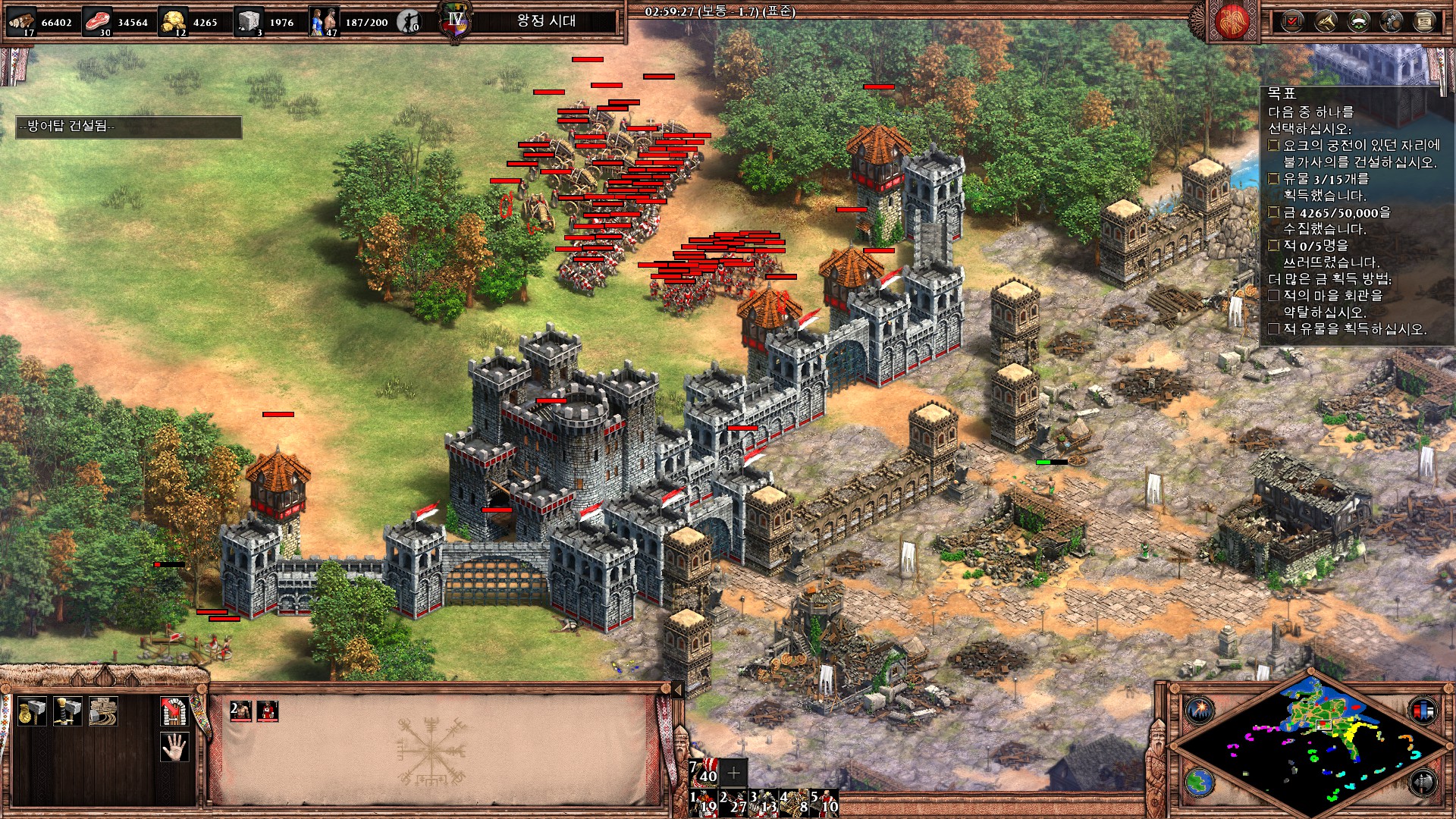Open the economic buildings menu with the gold hammer

tap(32, 711)
